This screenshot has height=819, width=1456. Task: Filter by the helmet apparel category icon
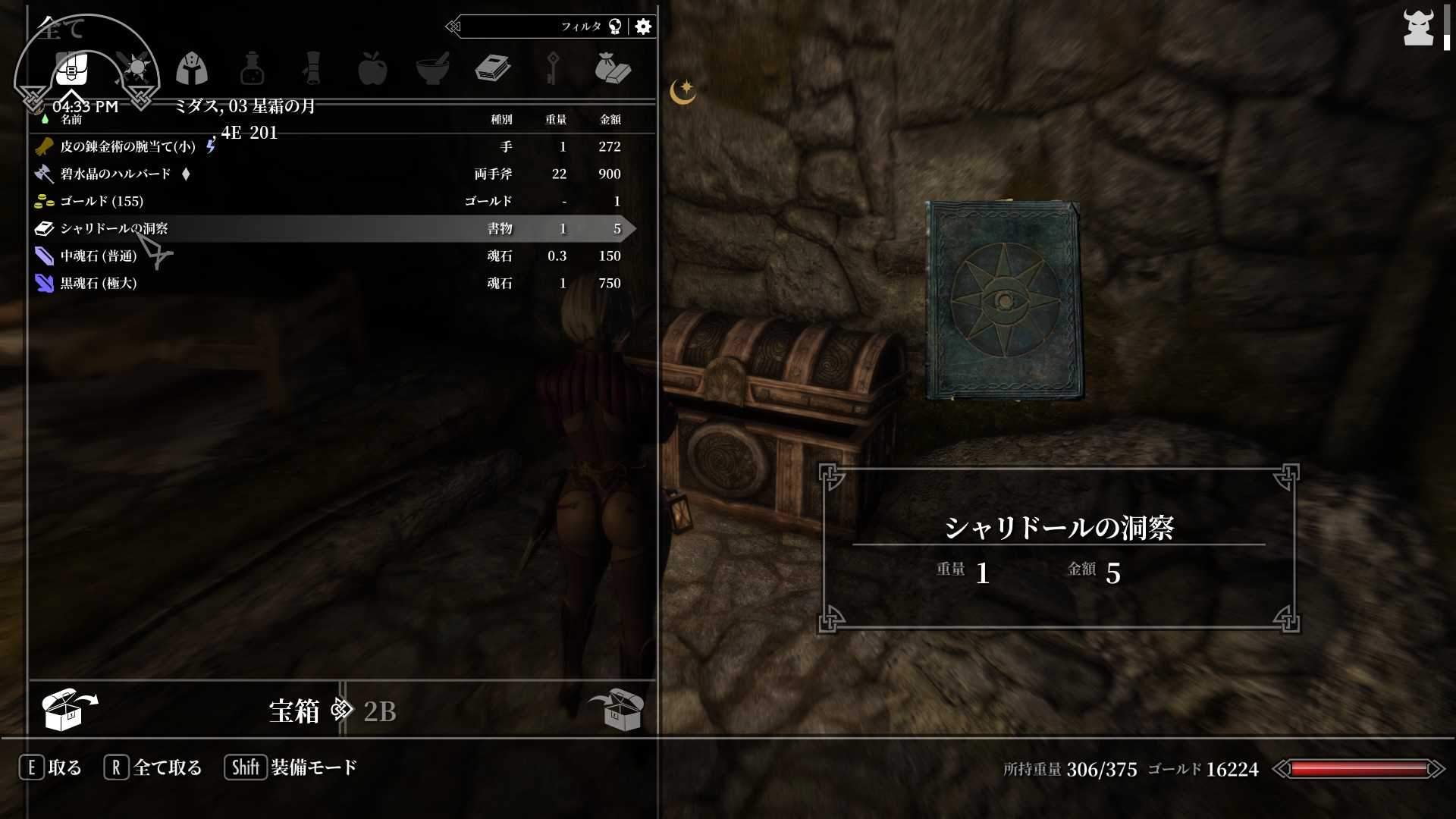tap(193, 68)
